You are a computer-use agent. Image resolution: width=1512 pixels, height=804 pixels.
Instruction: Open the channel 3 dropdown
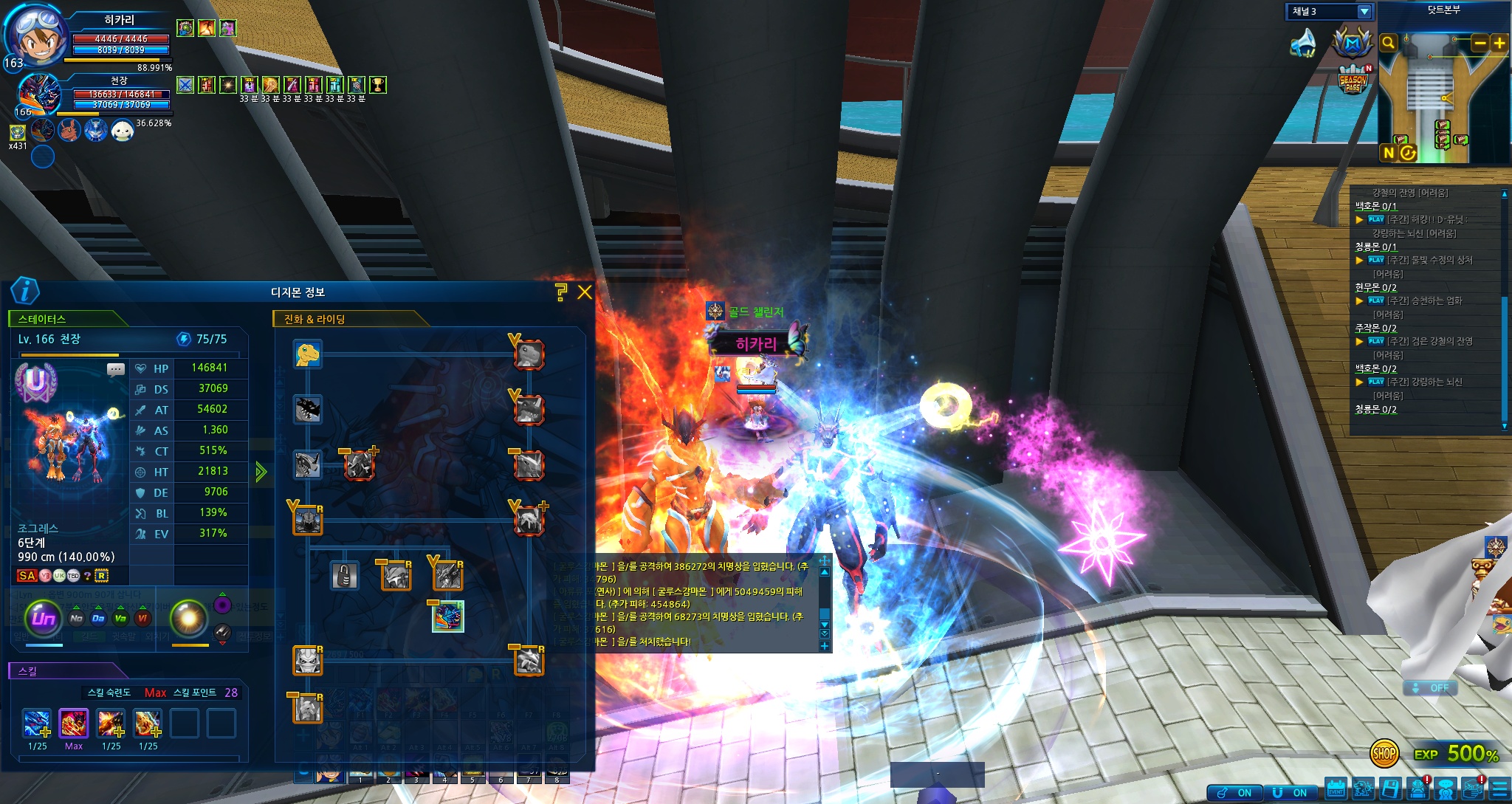click(1364, 12)
